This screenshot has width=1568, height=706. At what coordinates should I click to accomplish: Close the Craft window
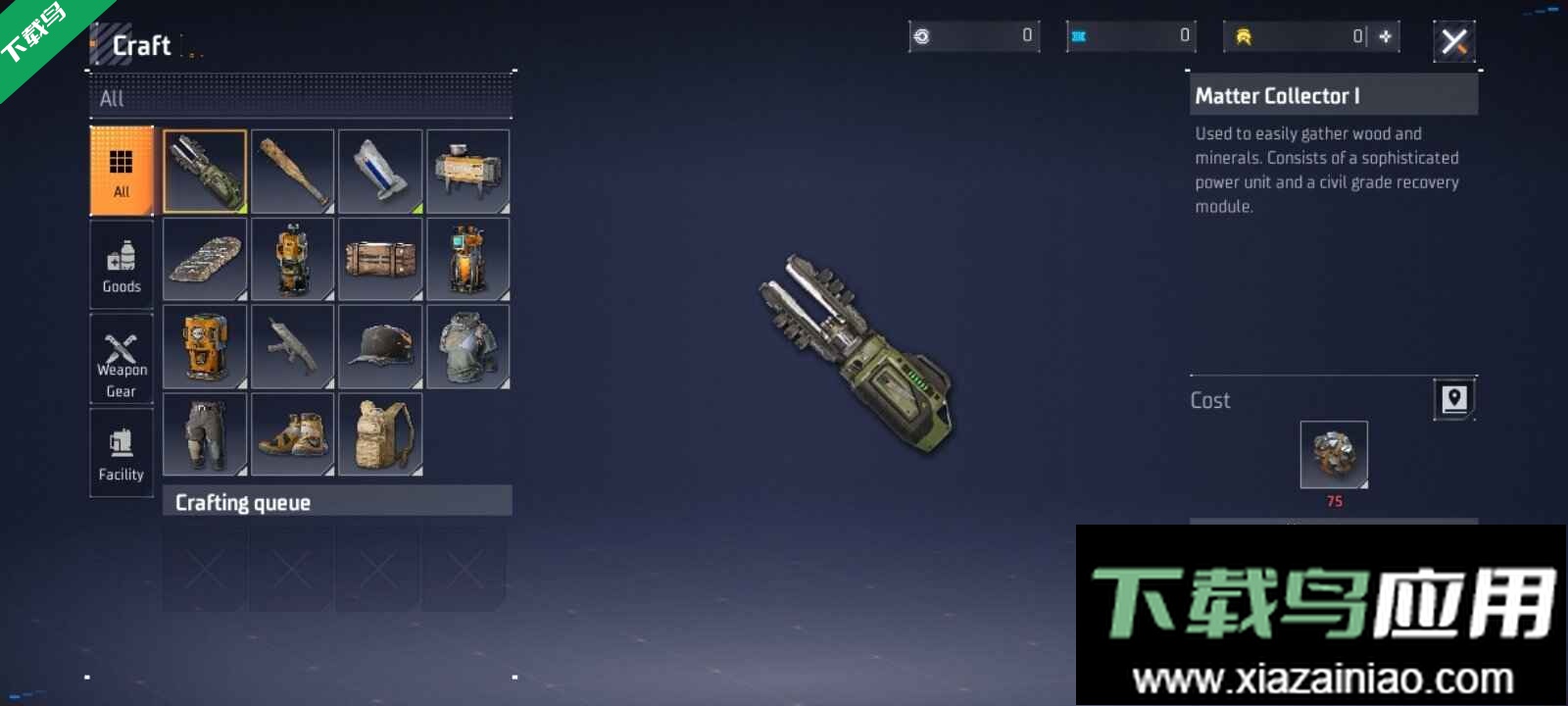(x=1454, y=40)
